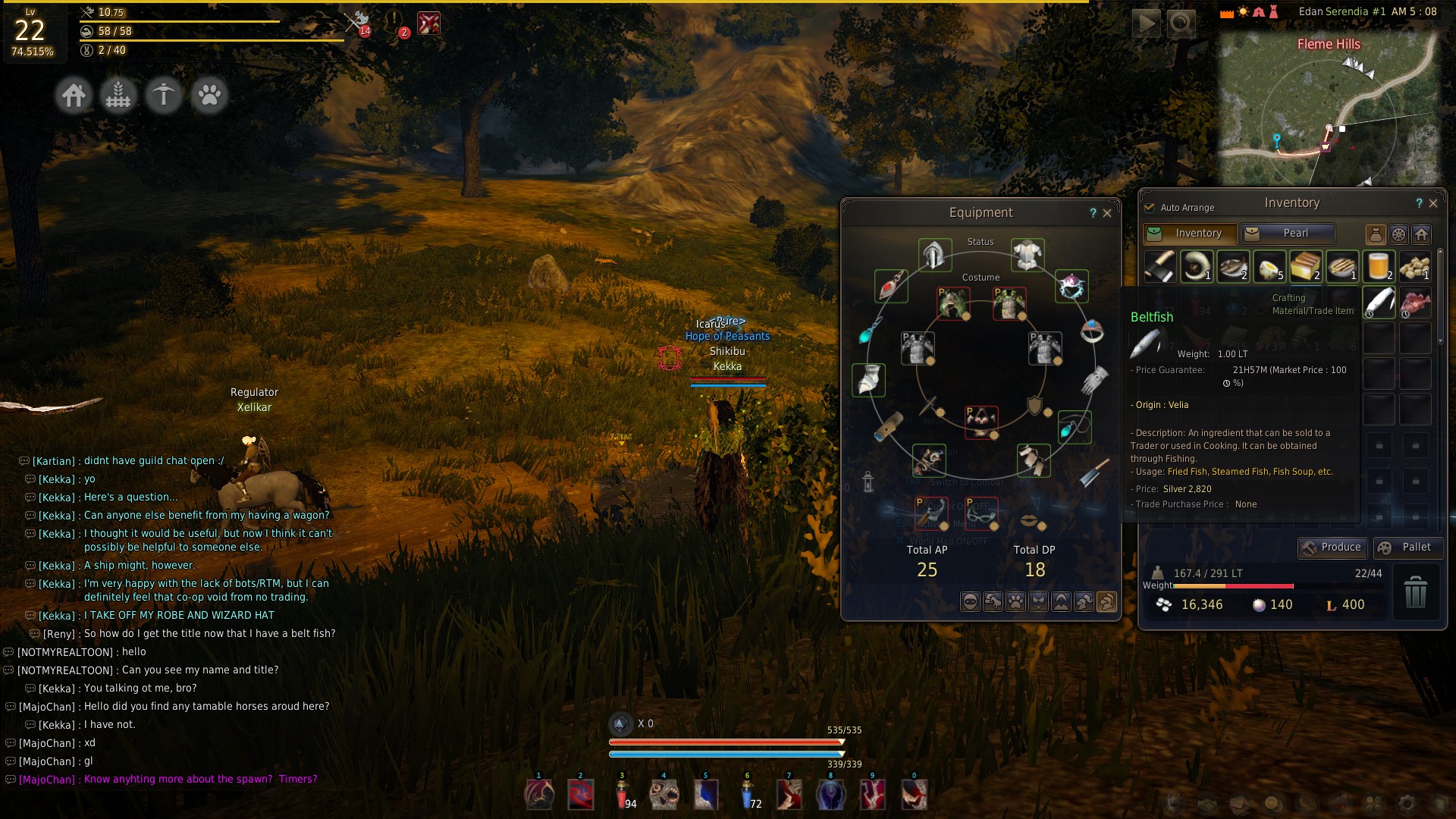1456x819 pixels.
Task: Open the pet paw menu icon
Action: click(x=209, y=96)
